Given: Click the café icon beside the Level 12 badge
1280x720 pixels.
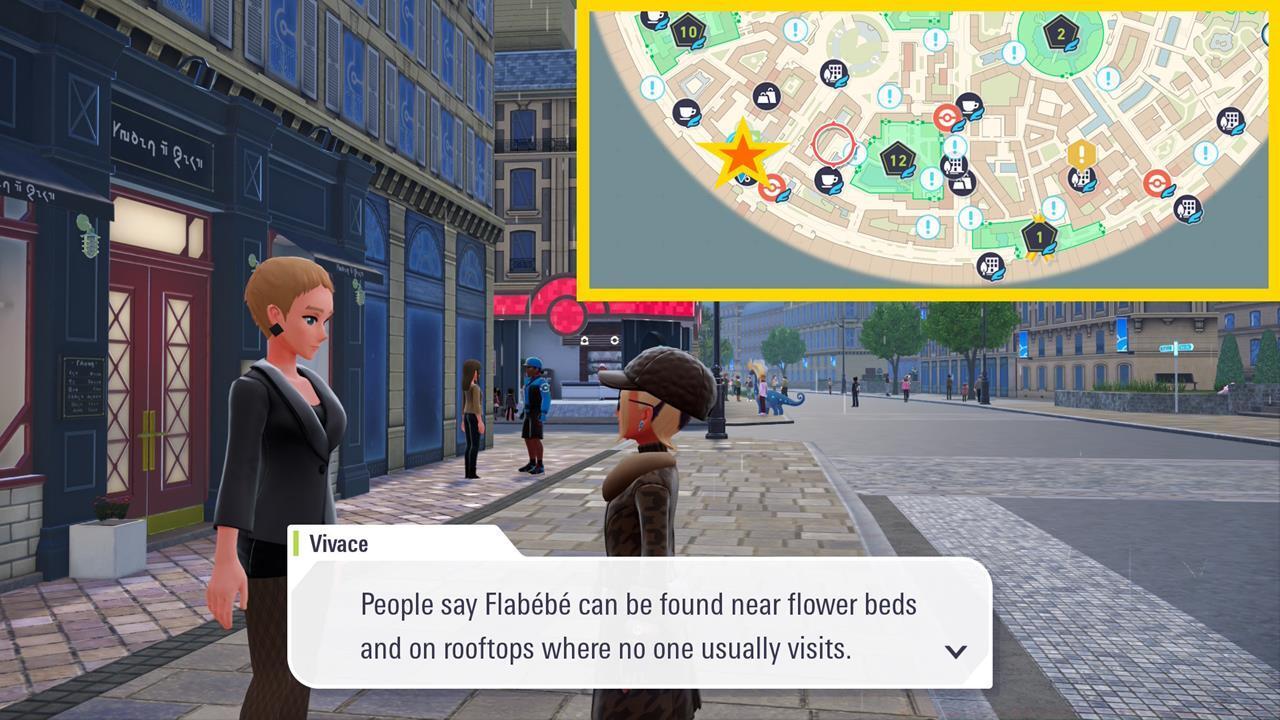Looking at the screenshot, I should (970, 104).
